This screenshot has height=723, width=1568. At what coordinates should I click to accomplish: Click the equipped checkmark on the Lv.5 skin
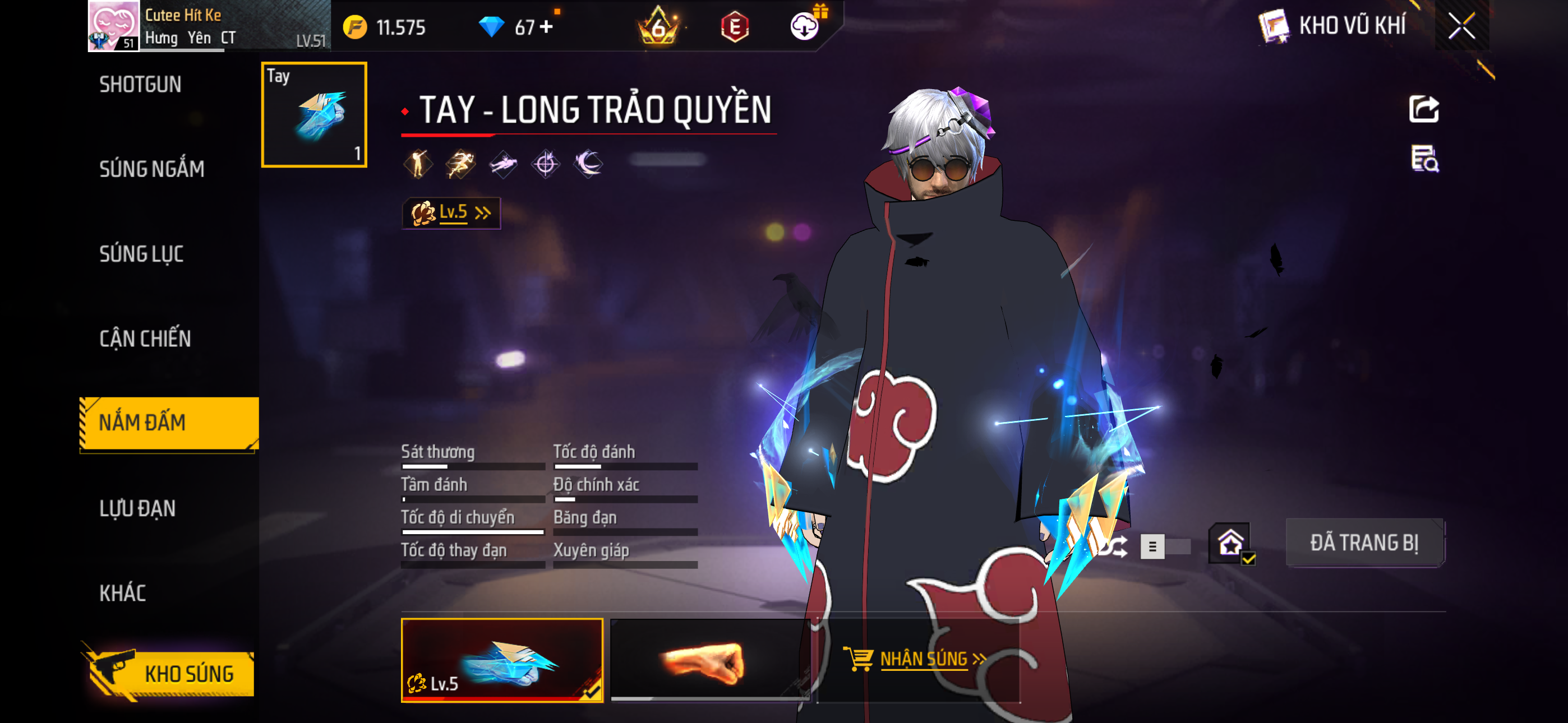[593, 692]
